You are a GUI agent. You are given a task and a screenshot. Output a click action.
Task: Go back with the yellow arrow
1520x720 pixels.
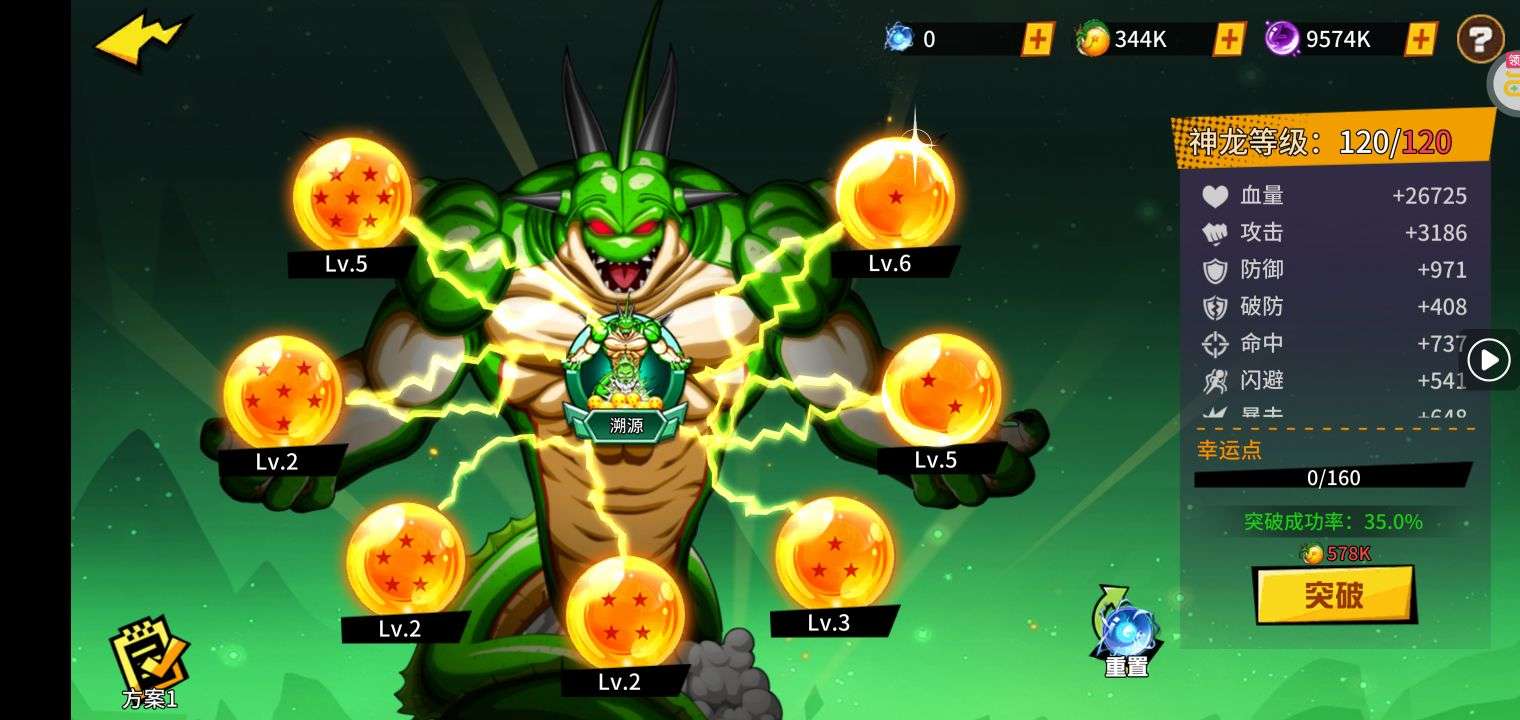tap(138, 42)
